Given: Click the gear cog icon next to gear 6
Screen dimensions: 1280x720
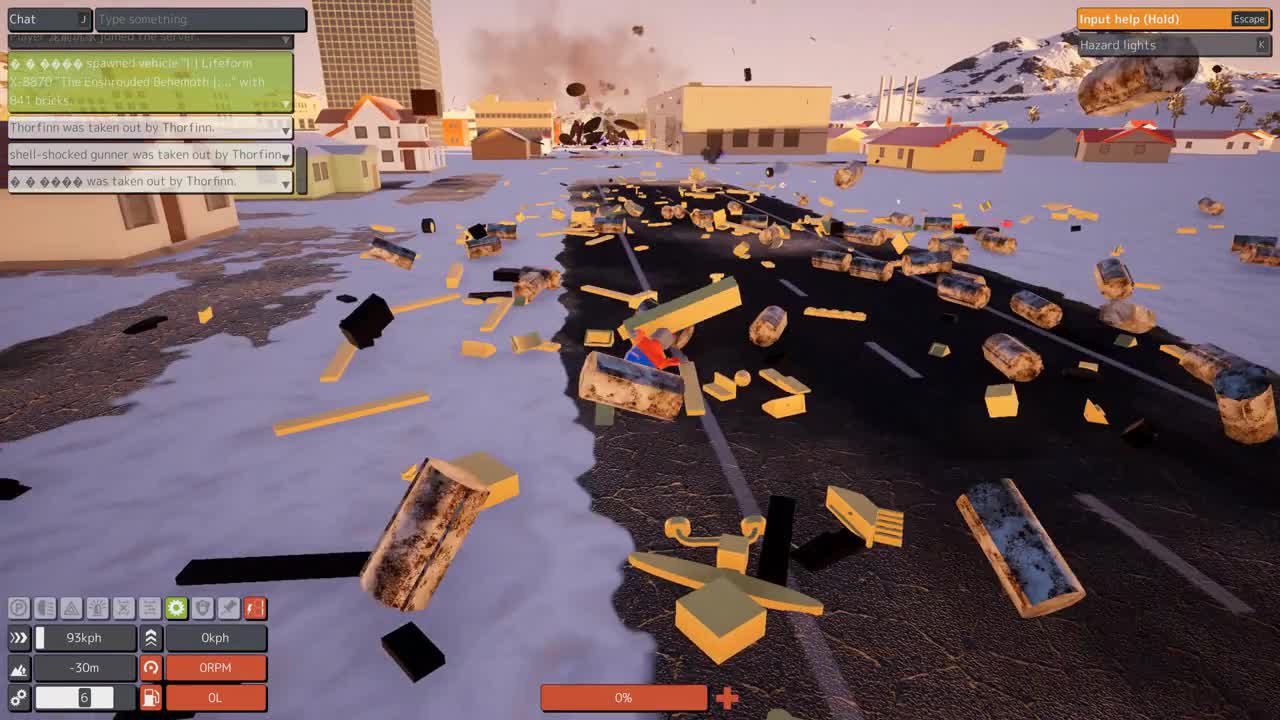Looking at the screenshot, I should [18, 697].
